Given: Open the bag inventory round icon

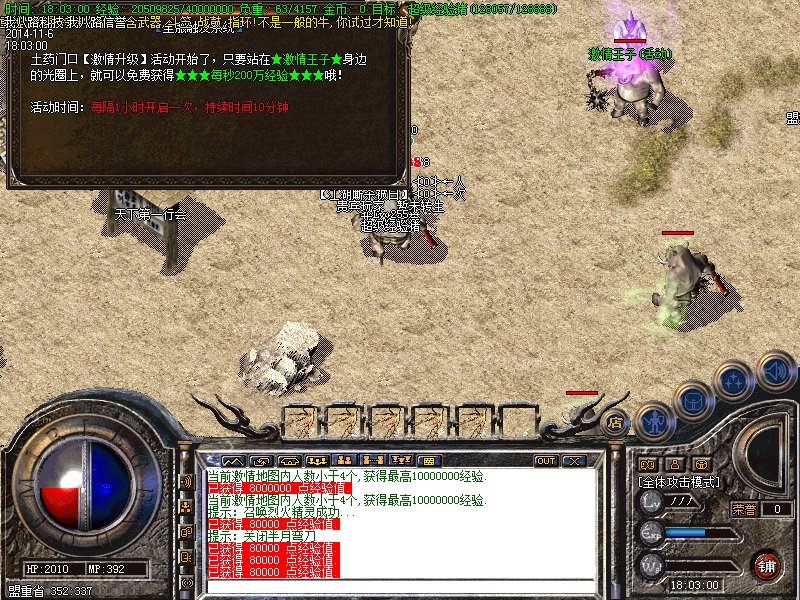Looking at the screenshot, I should [693, 401].
